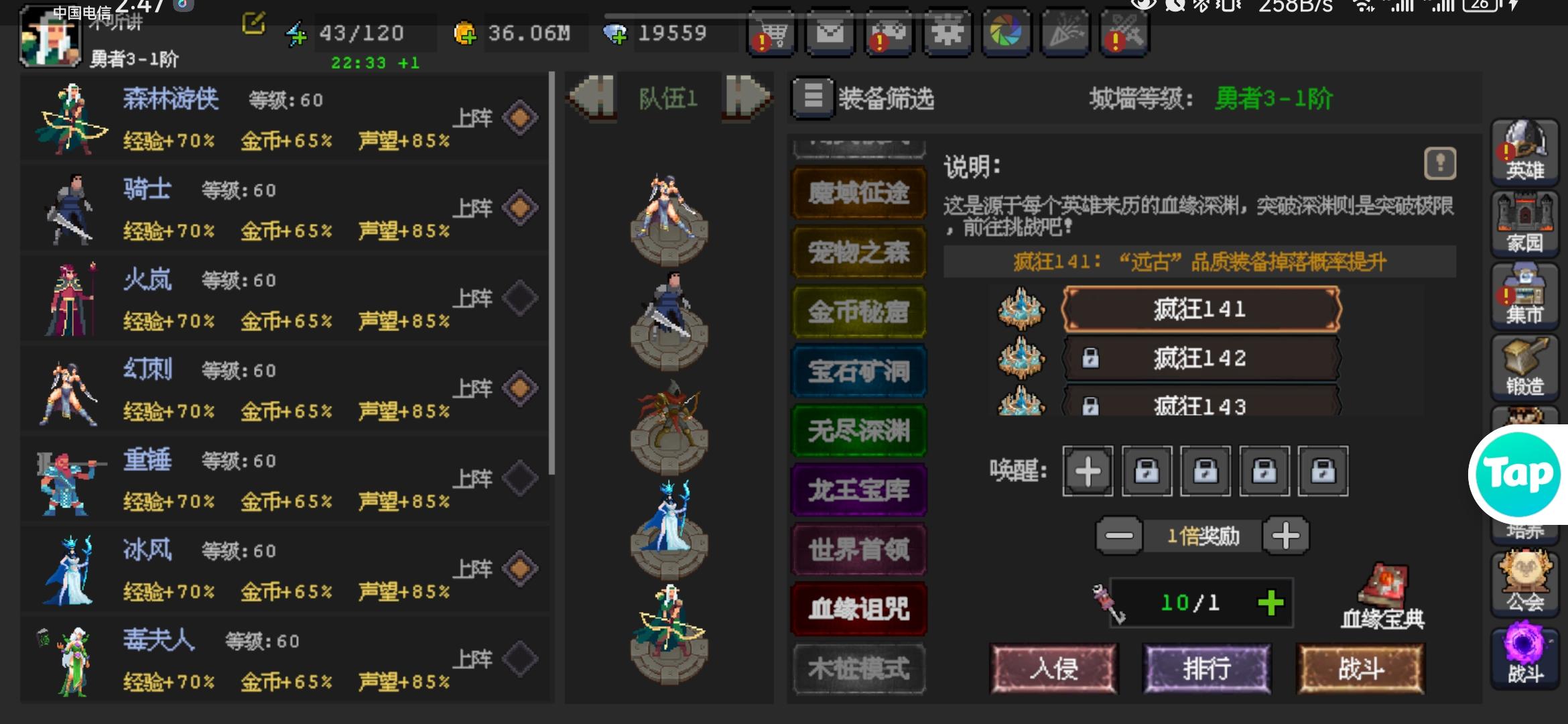This screenshot has width=1568, height=724.
Task: Open the camera aperture screenshot icon
Action: (x=1006, y=32)
